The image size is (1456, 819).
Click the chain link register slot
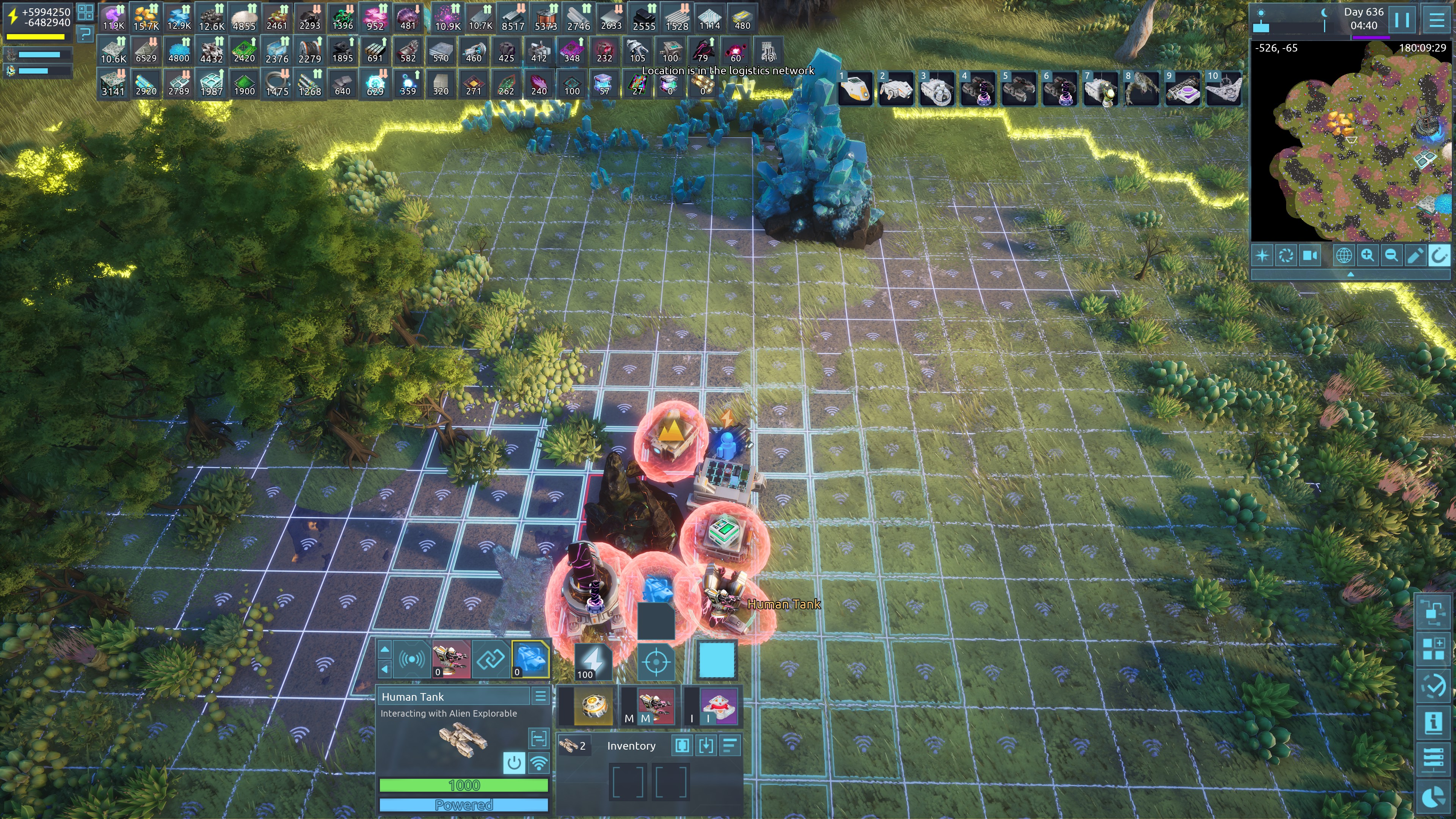pyautogui.click(x=490, y=659)
